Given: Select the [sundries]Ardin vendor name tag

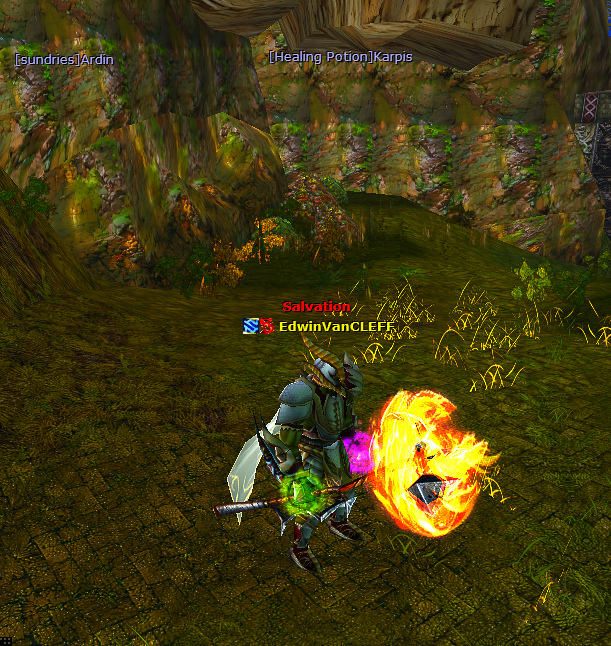Looking at the screenshot, I should [x=64, y=60].
